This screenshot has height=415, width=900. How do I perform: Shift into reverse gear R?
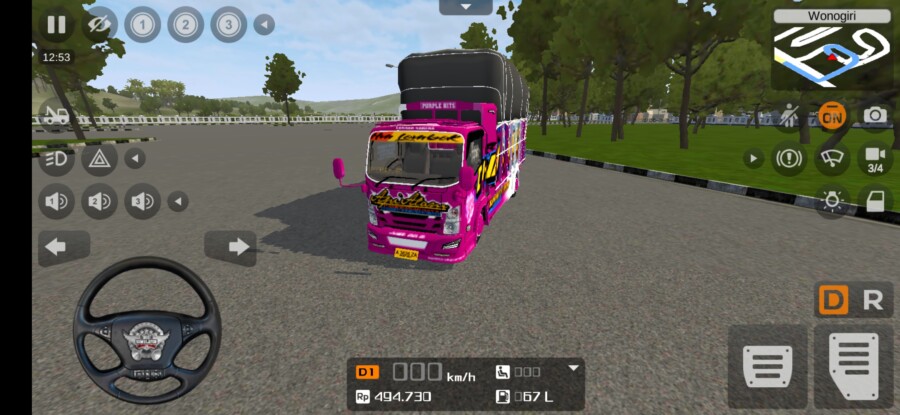[x=873, y=300]
